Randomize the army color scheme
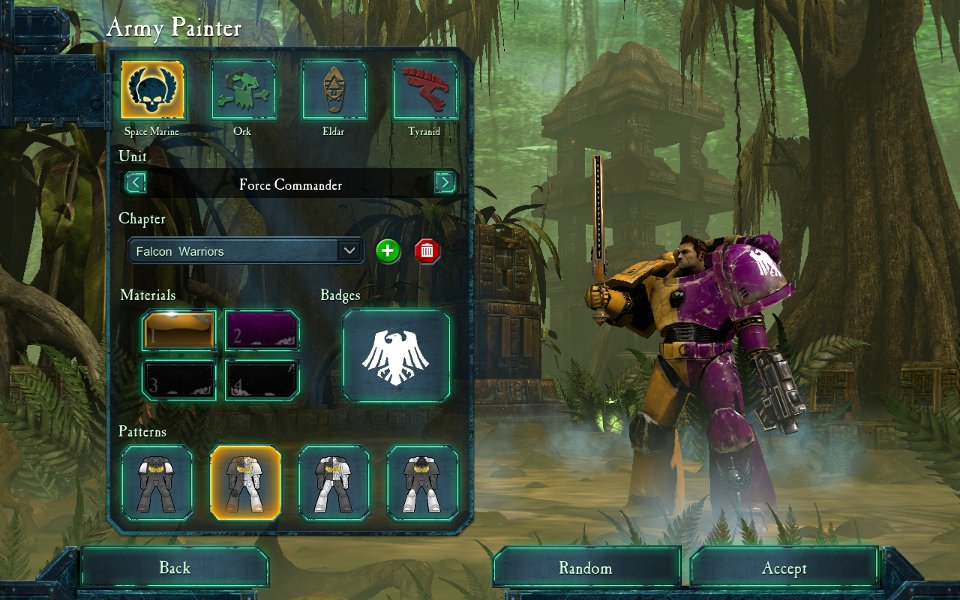960x600 pixels. [585, 568]
